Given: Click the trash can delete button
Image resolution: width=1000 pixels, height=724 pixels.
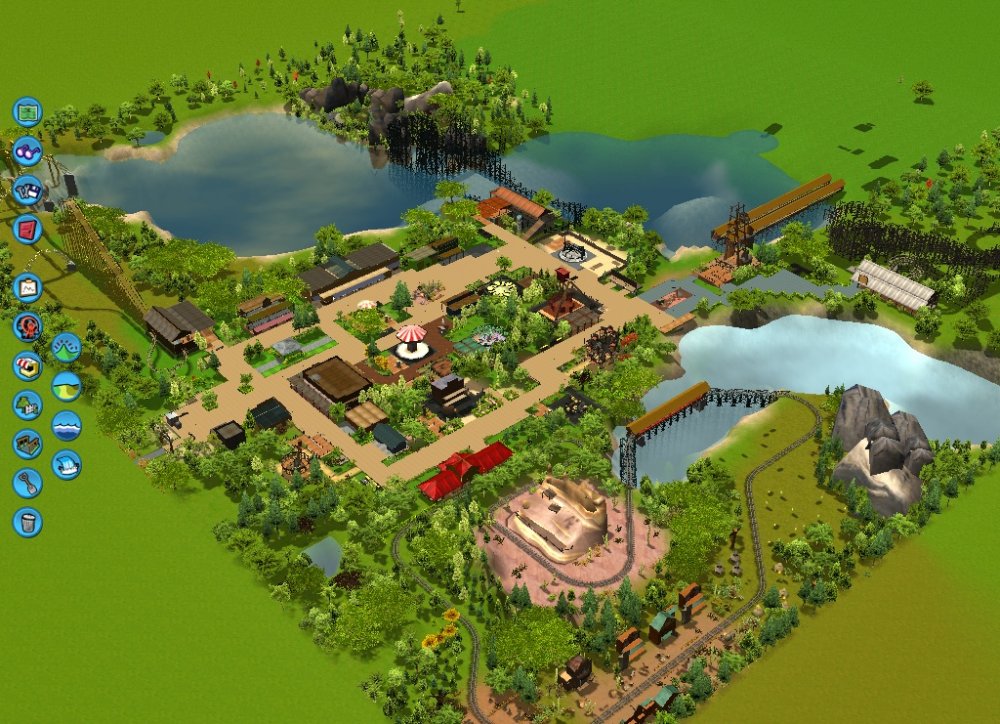Looking at the screenshot, I should tap(27, 522).
